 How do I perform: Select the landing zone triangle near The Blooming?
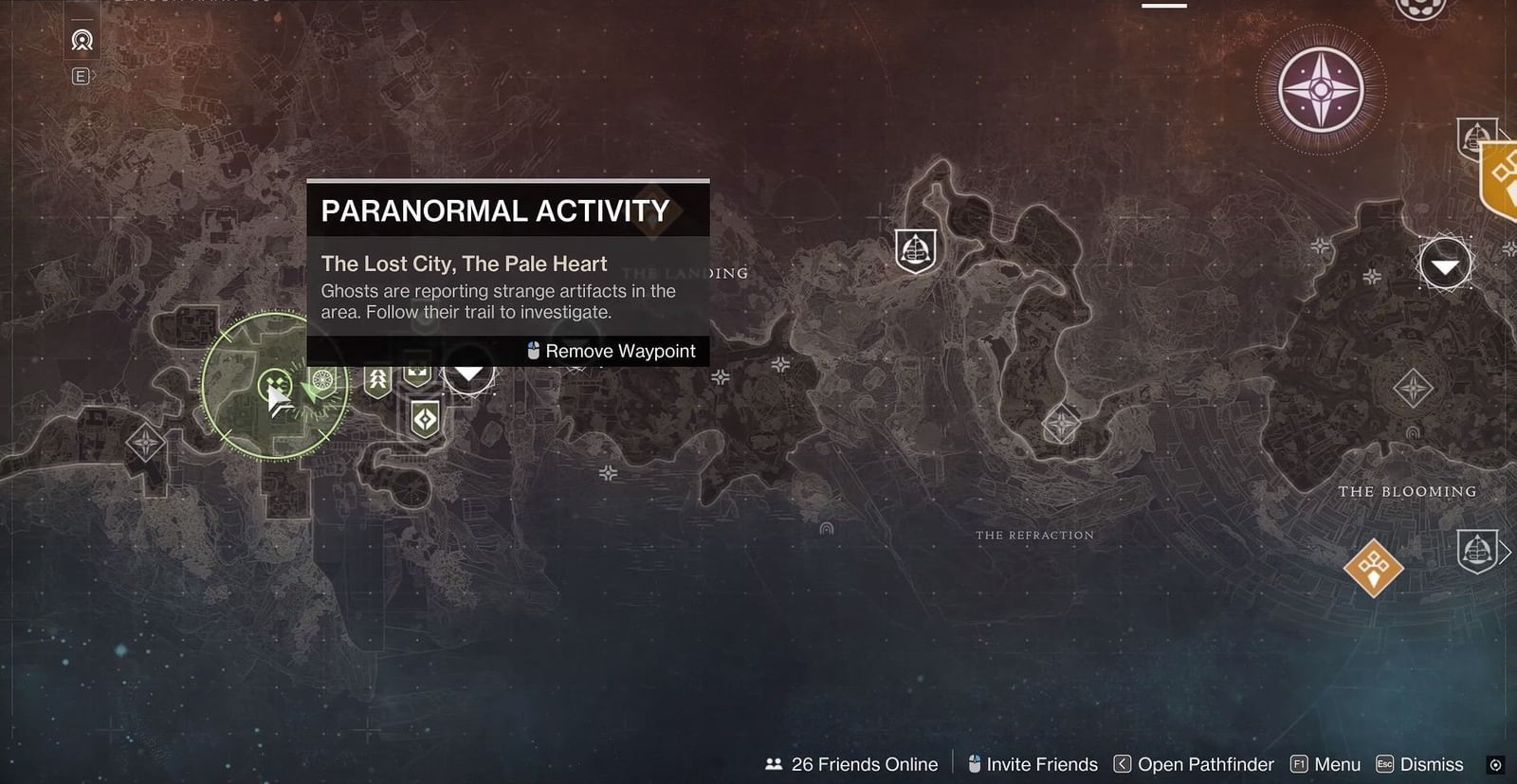point(1444,264)
